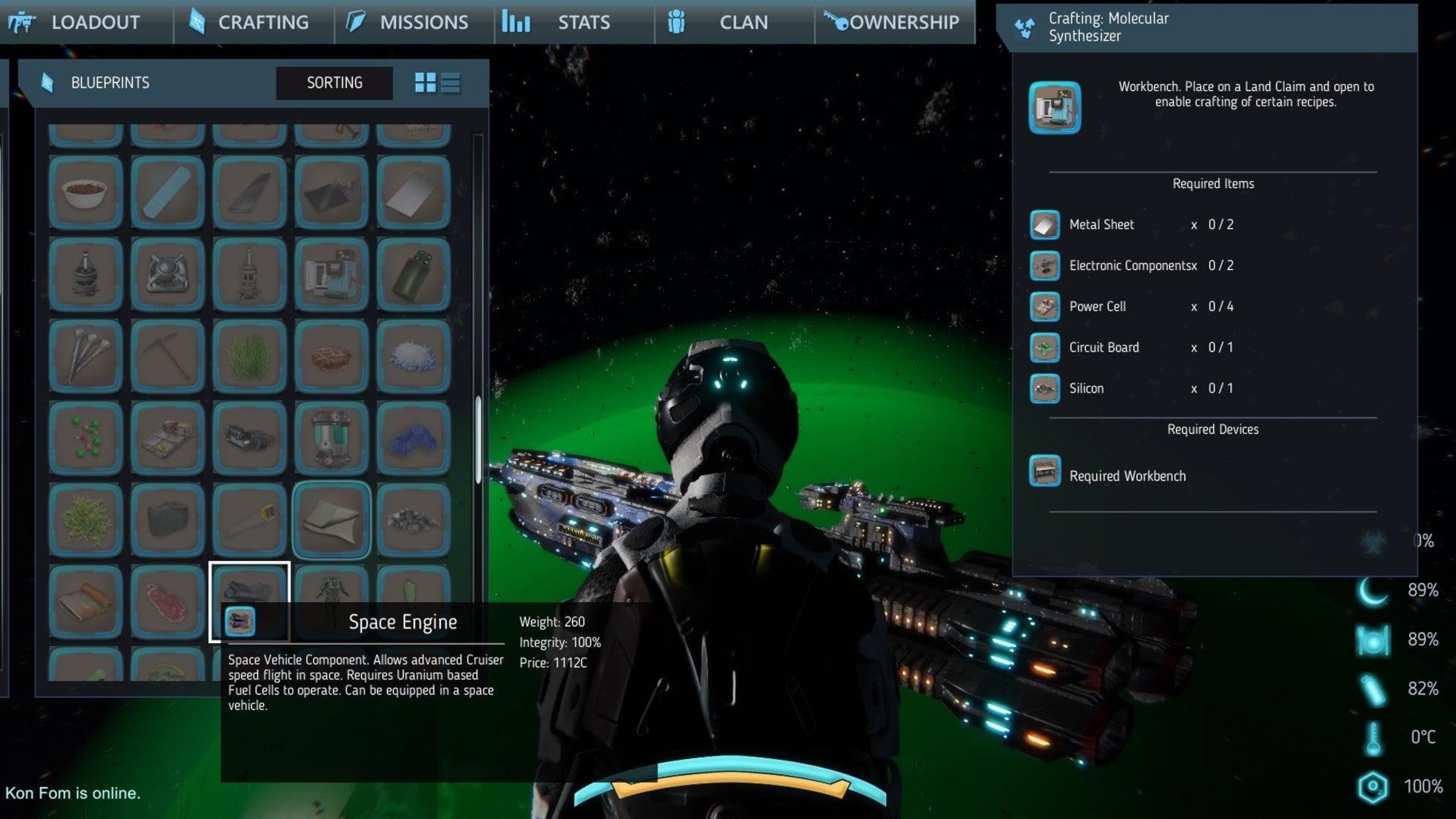This screenshot has height=819, width=1456.
Task: Click the Metal Sheet icon in Required Items
Action: [x=1045, y=224]
